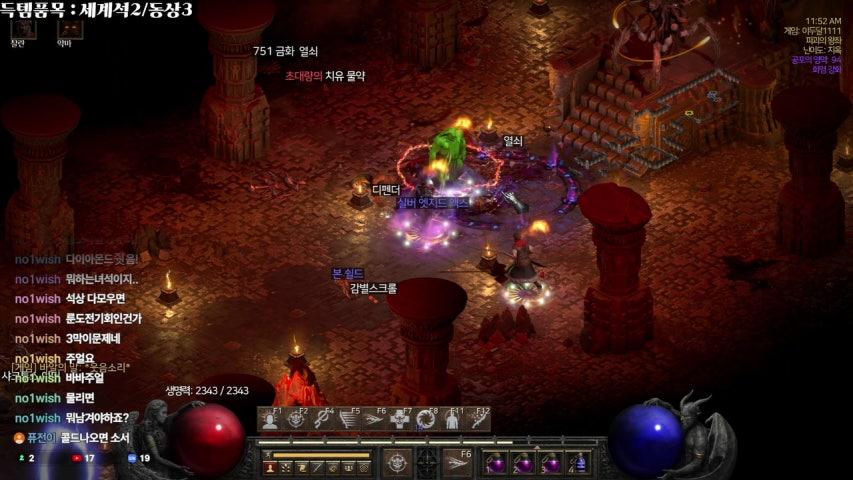Use the purple potion in belt slot 3

click(552, 464)
